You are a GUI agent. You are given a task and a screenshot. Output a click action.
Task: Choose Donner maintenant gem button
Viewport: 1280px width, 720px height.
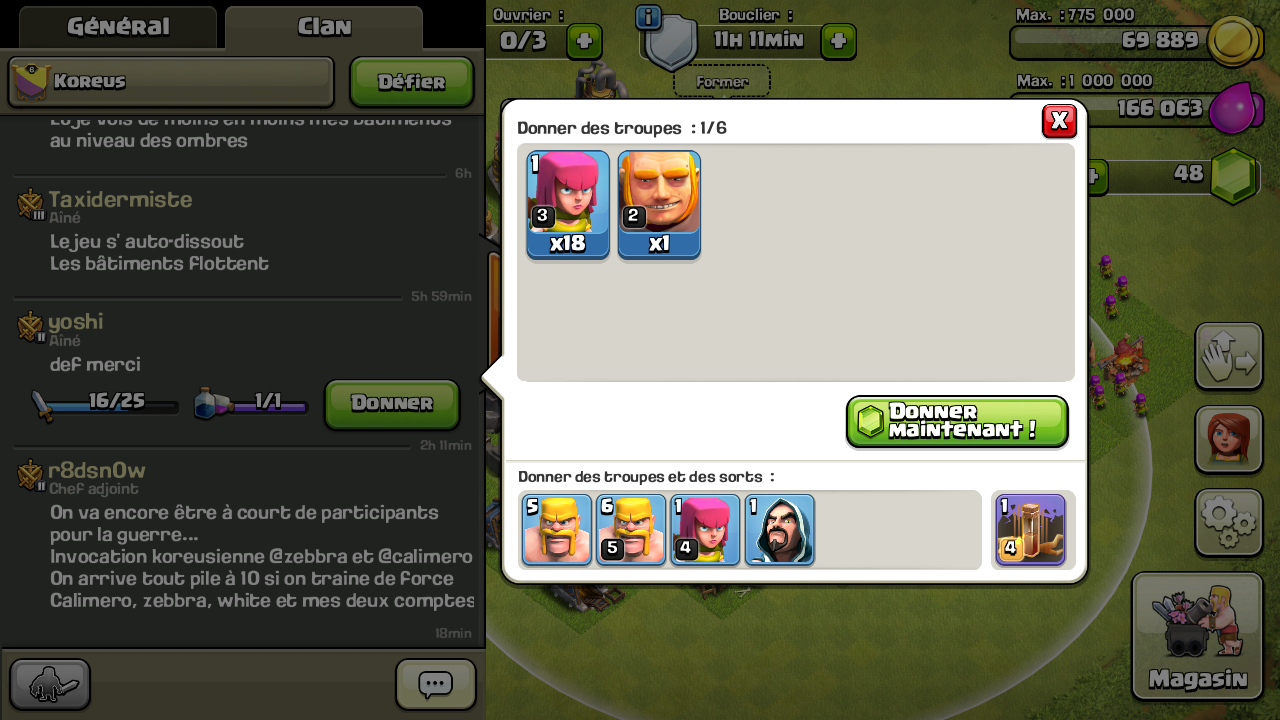pyautogui.click(x=957, y=421)
